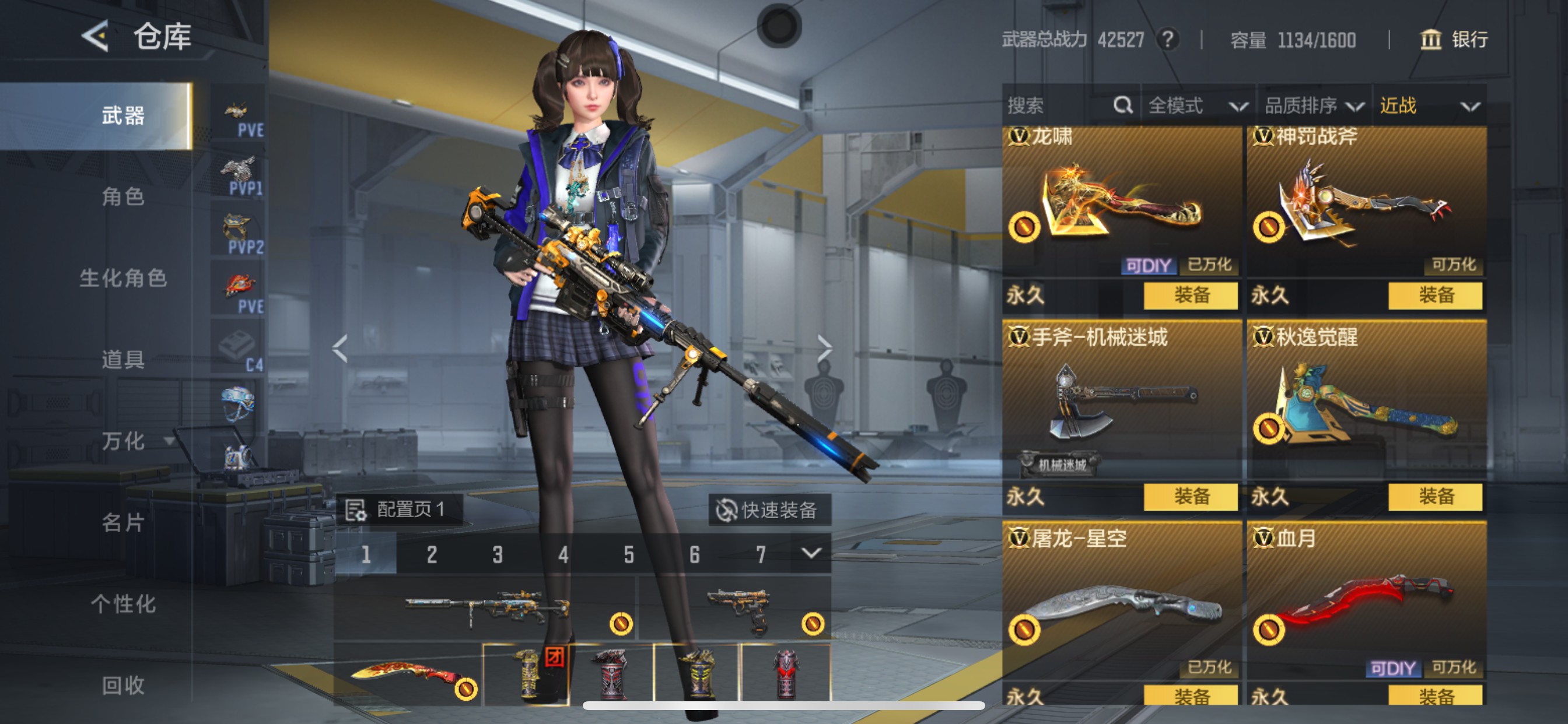Image resolution: width=1568 pixels, height=724 pixels.
Task: Open the 银行 bank
Action: [x=1454, y=40]
